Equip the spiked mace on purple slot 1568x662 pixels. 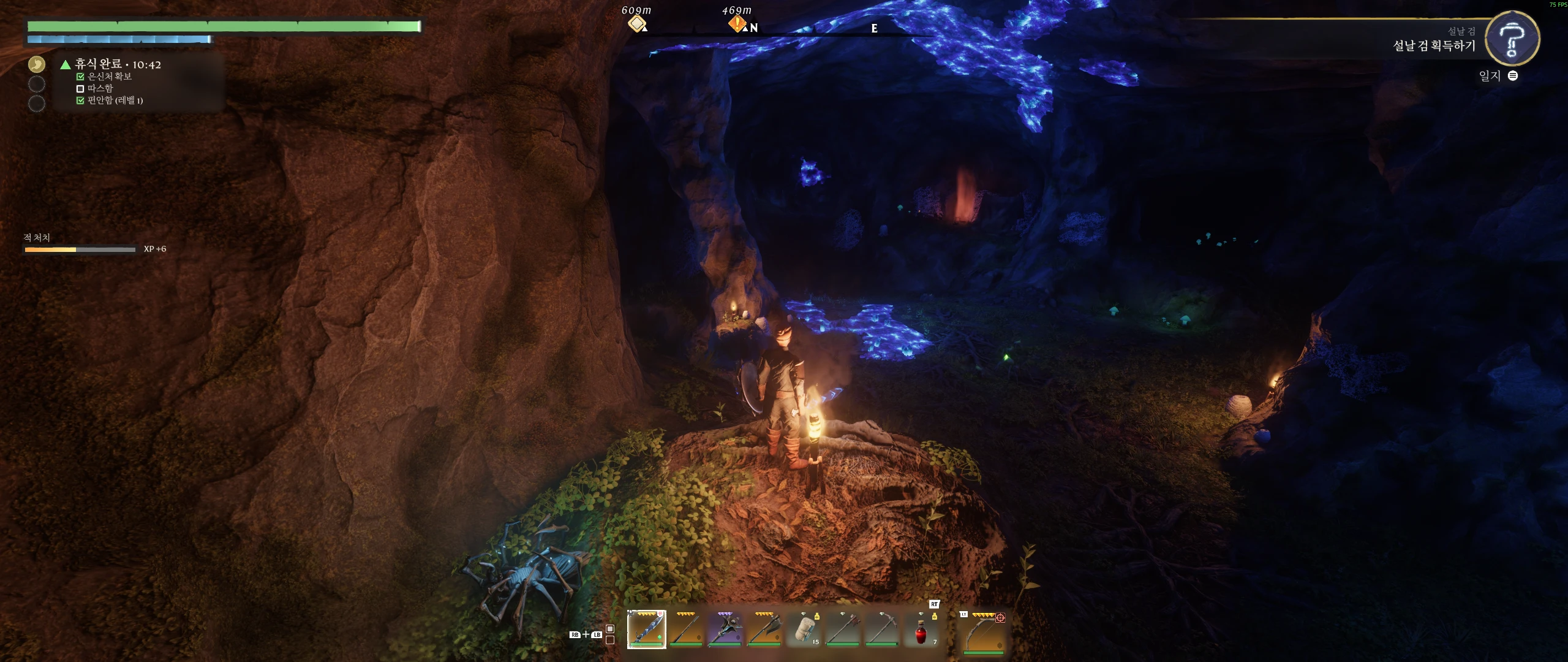click(x=725, y=630)
